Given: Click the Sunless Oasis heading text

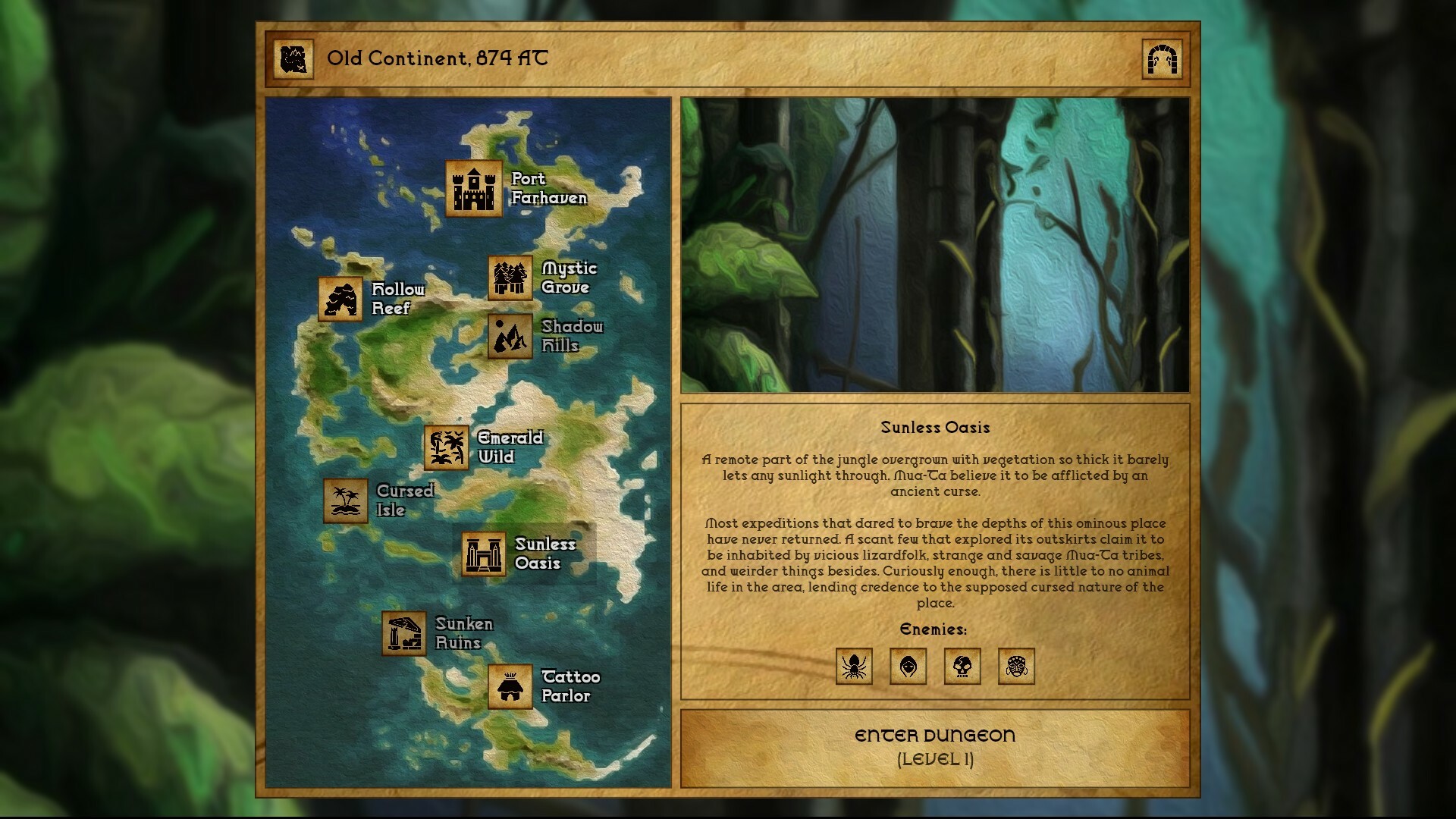Looking at the screenshot, I should (x=935, y=427).
